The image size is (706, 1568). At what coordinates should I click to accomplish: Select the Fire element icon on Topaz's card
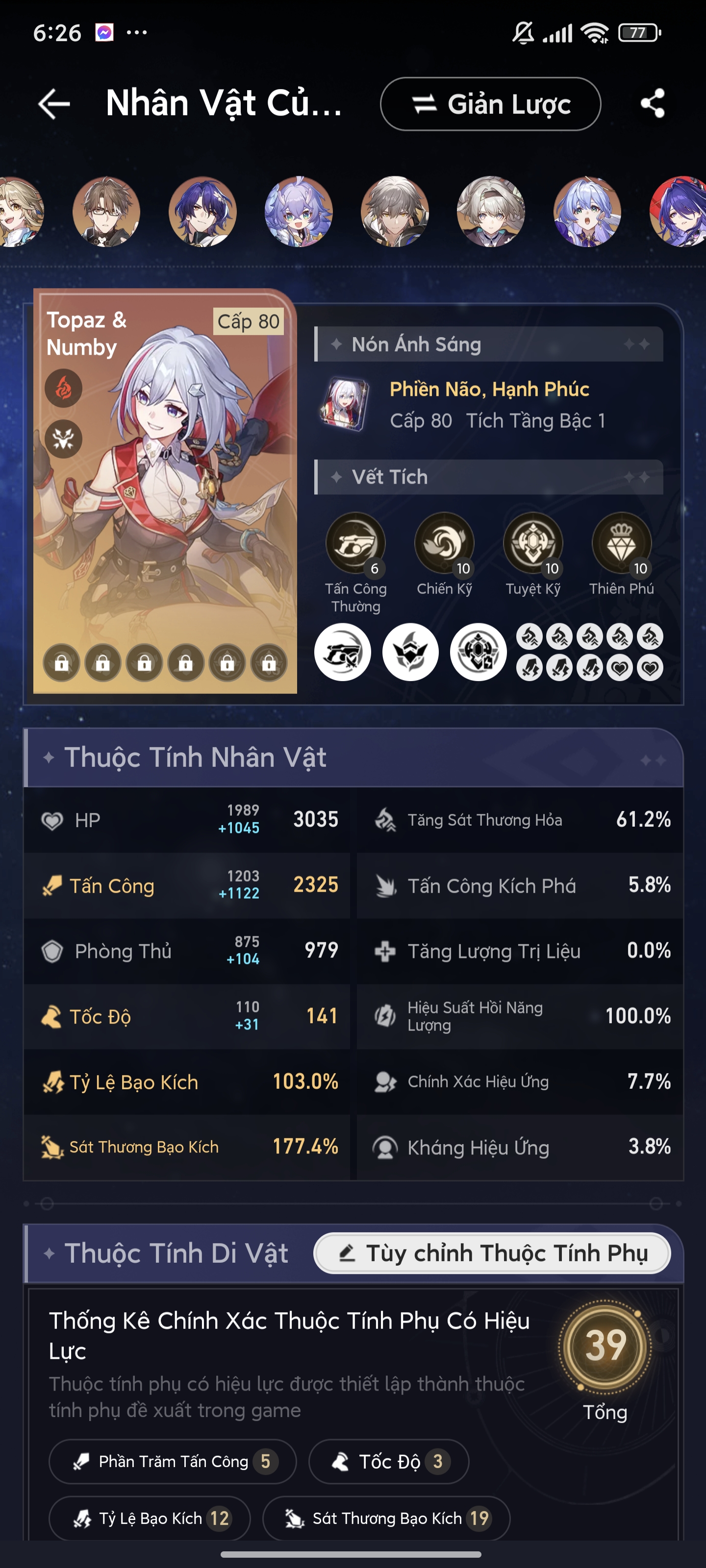click(64, 389)
